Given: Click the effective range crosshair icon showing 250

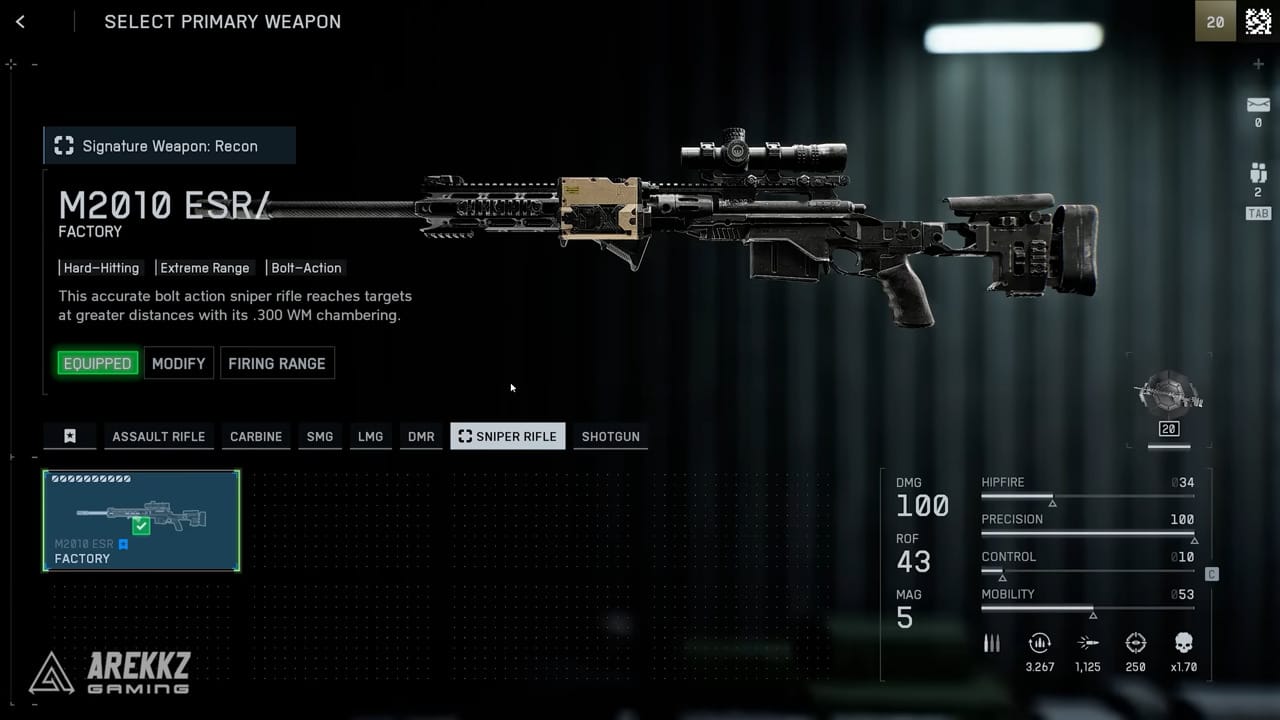Looking at the screenshot, I should tap(1136, 643).
